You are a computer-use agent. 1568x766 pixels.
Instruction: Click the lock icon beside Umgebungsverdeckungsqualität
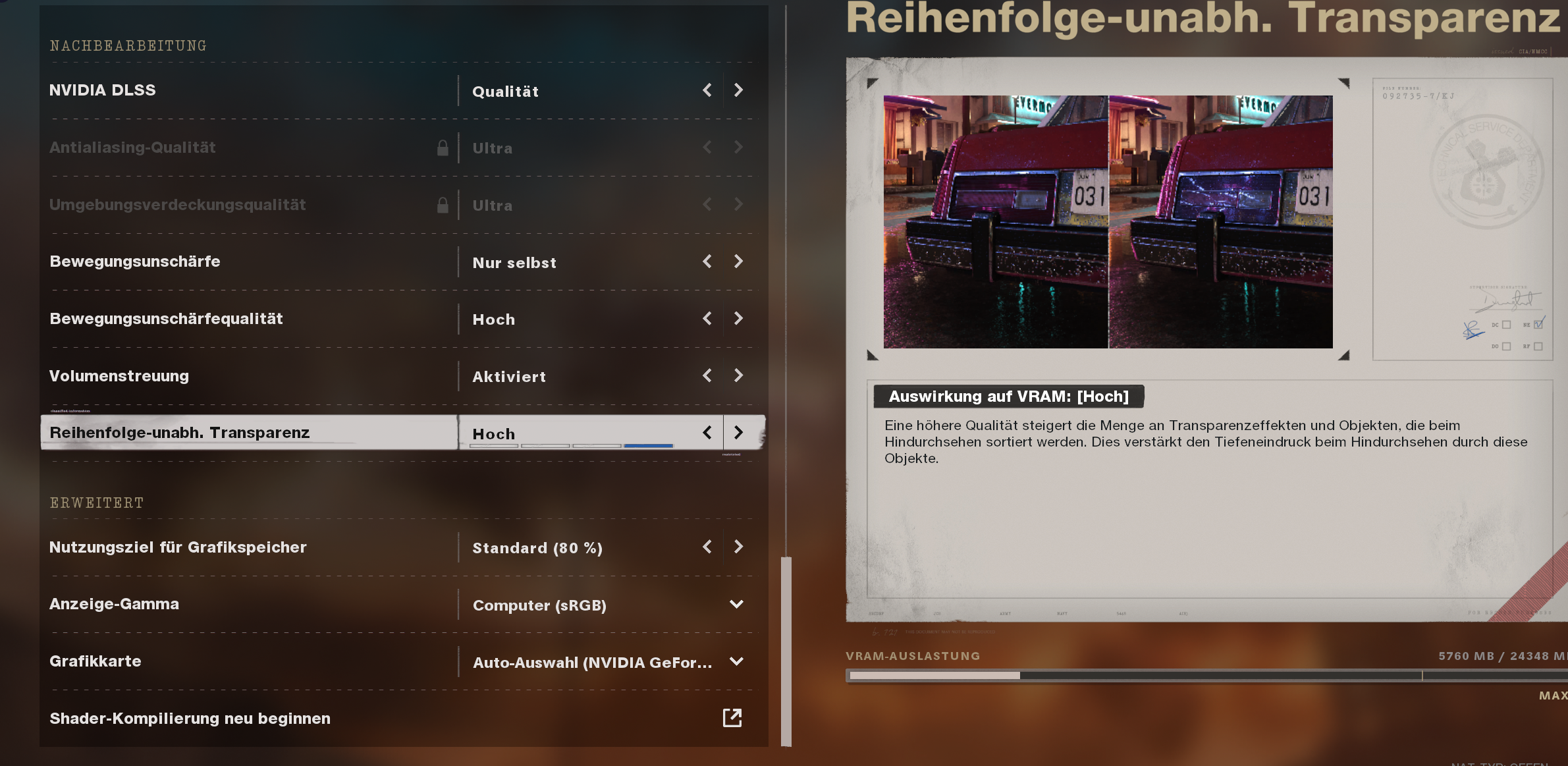443,205
